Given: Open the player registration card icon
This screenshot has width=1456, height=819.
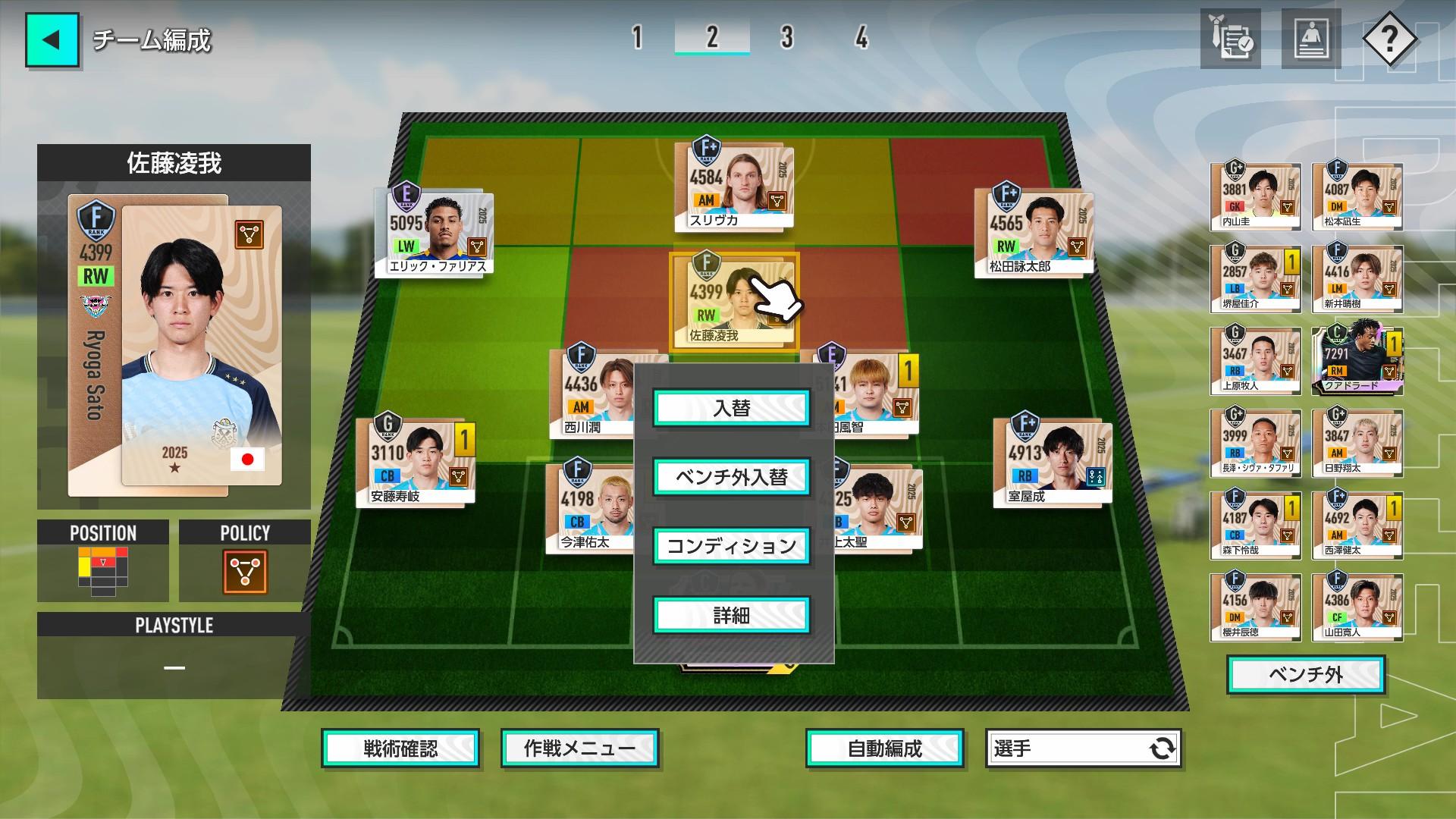Looking at the screenshot, I should (1311, 37).
